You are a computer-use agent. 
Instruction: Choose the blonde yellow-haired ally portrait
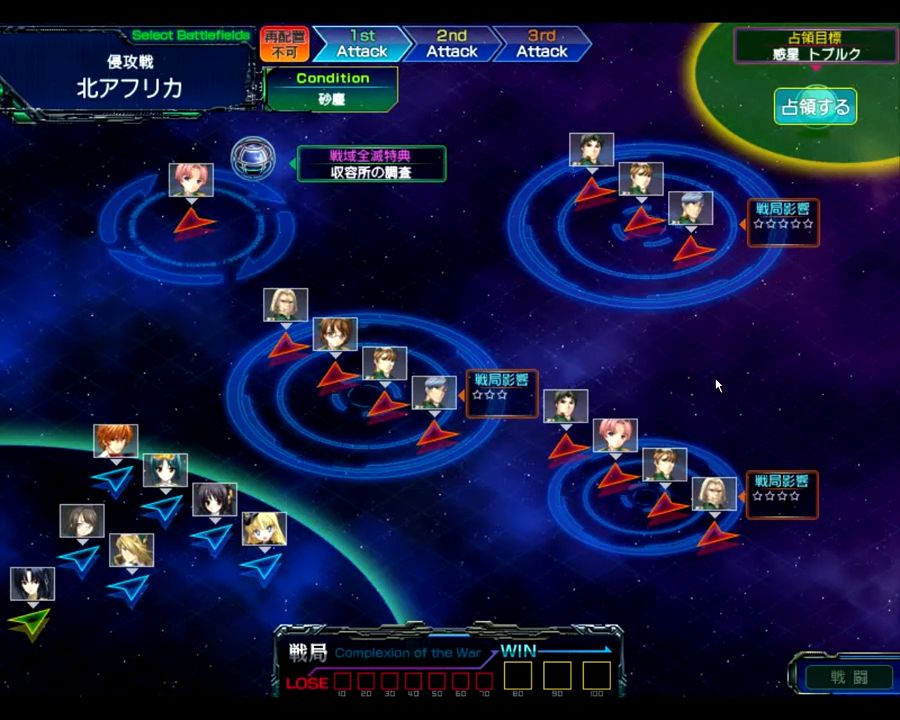point(264,529)
